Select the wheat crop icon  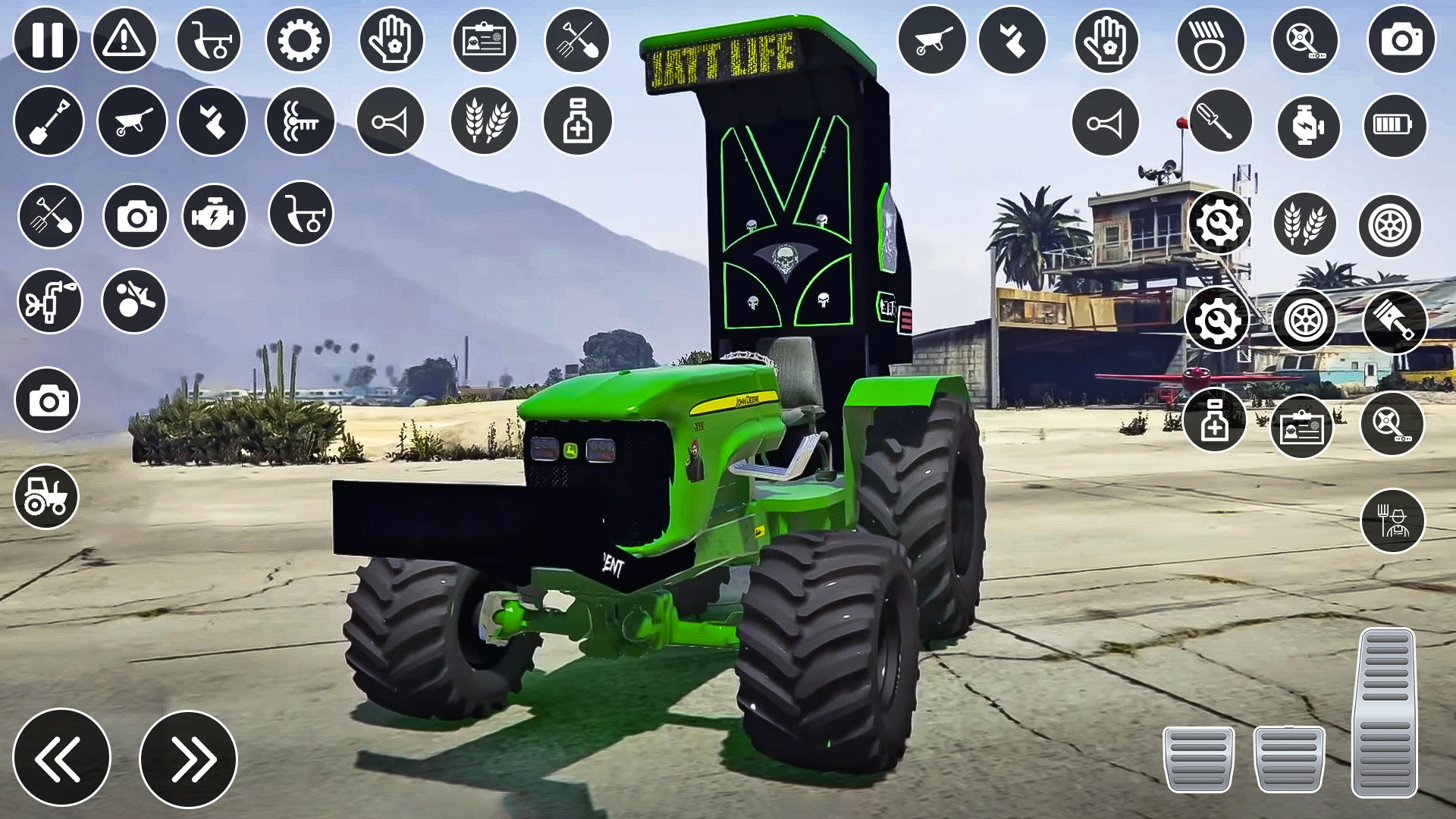[485, 121]
